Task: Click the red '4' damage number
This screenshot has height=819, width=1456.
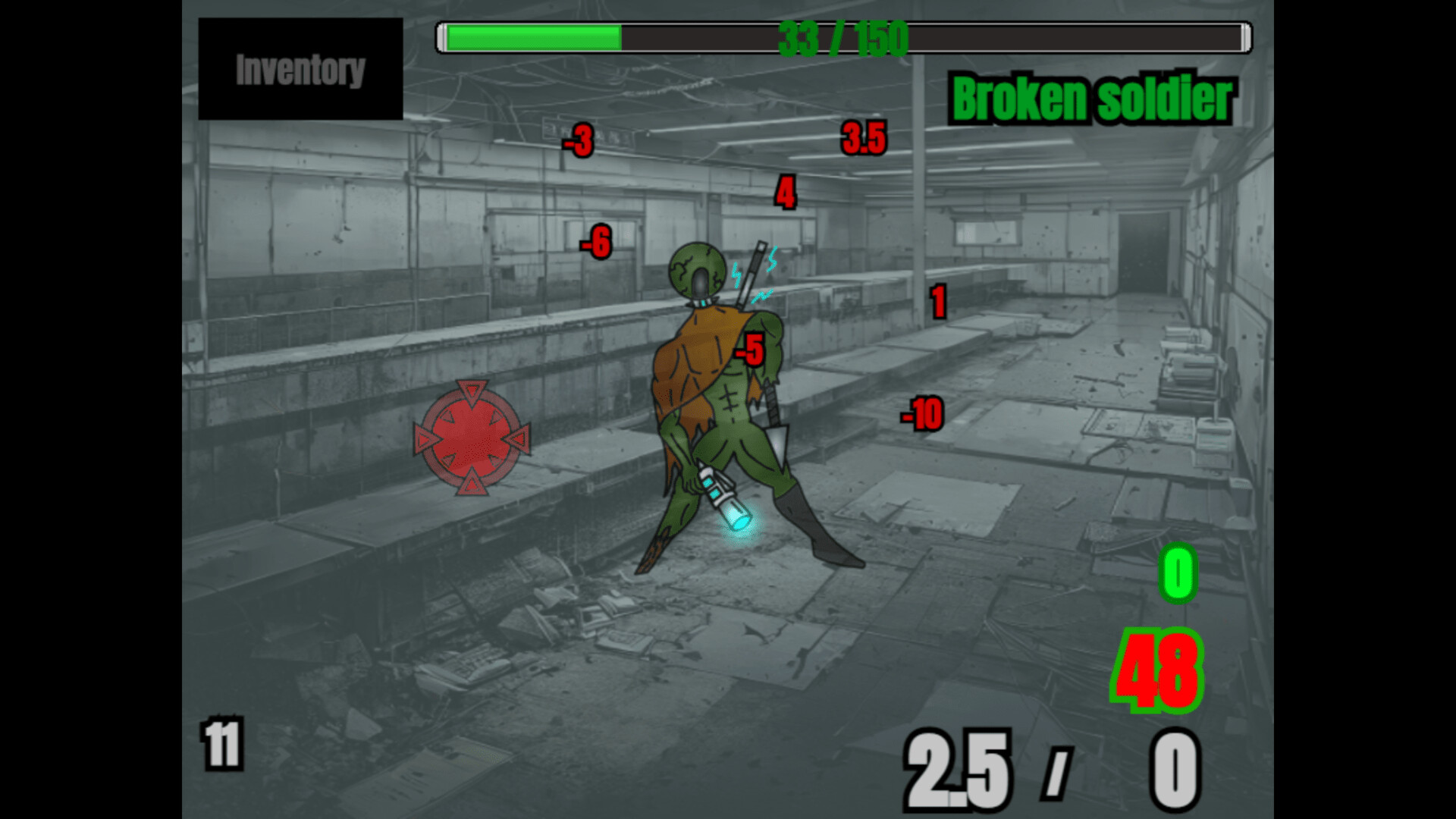Action: coord(785,192)
